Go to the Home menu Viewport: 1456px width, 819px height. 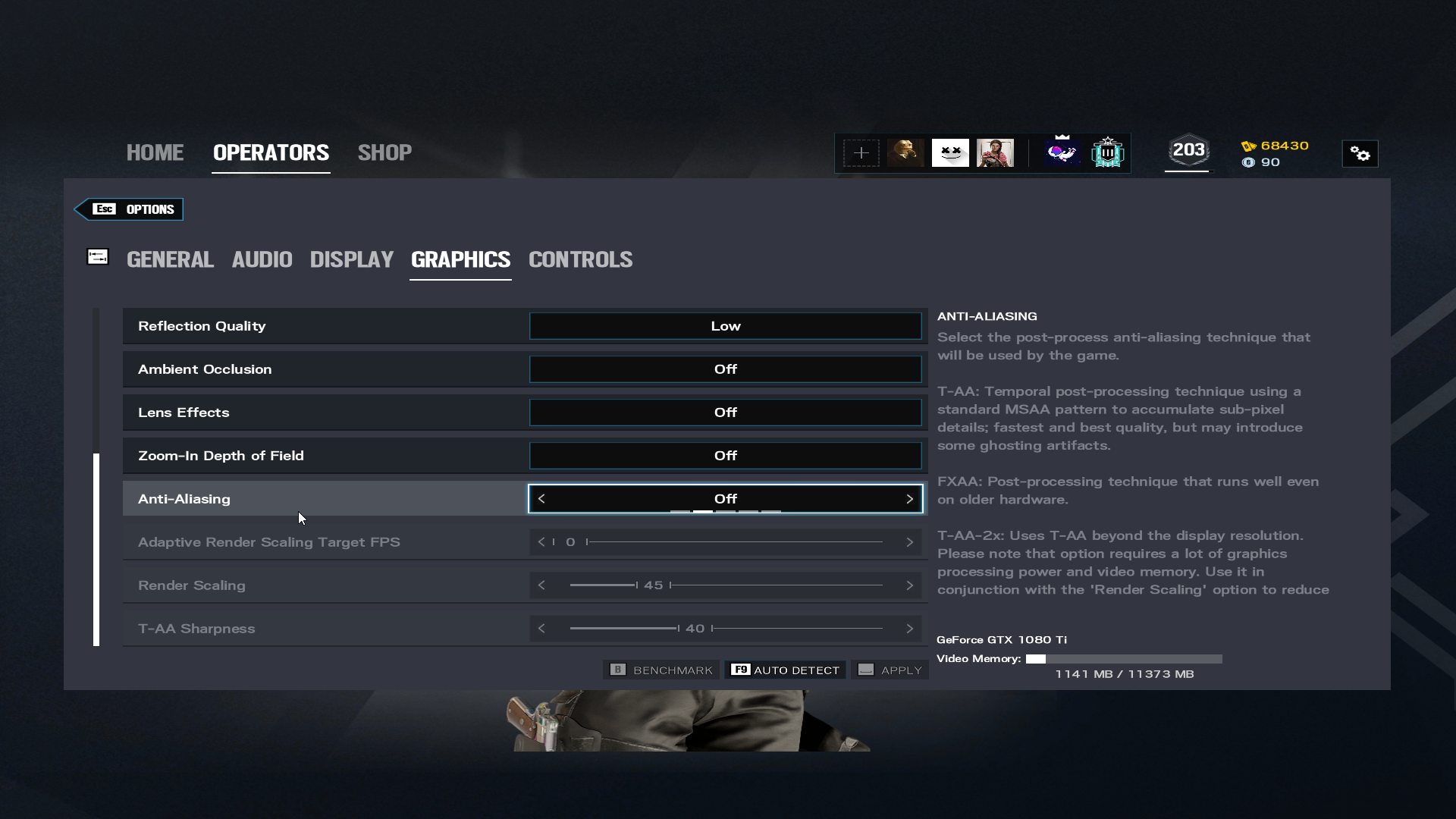[x=155, y=152]
